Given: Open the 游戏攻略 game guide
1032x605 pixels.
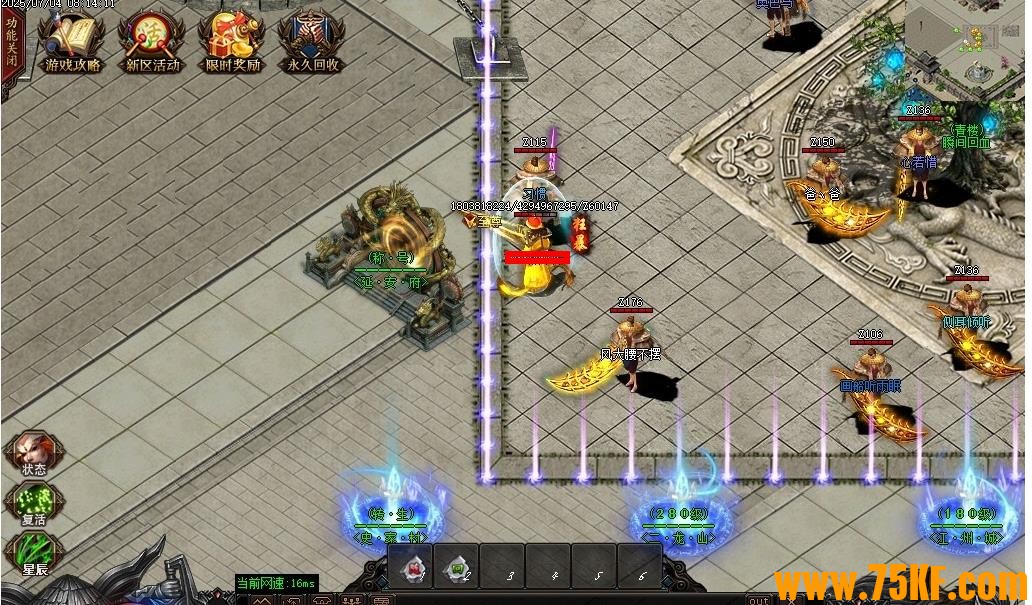Looking at the screenshot, I should tap(72, 42).
